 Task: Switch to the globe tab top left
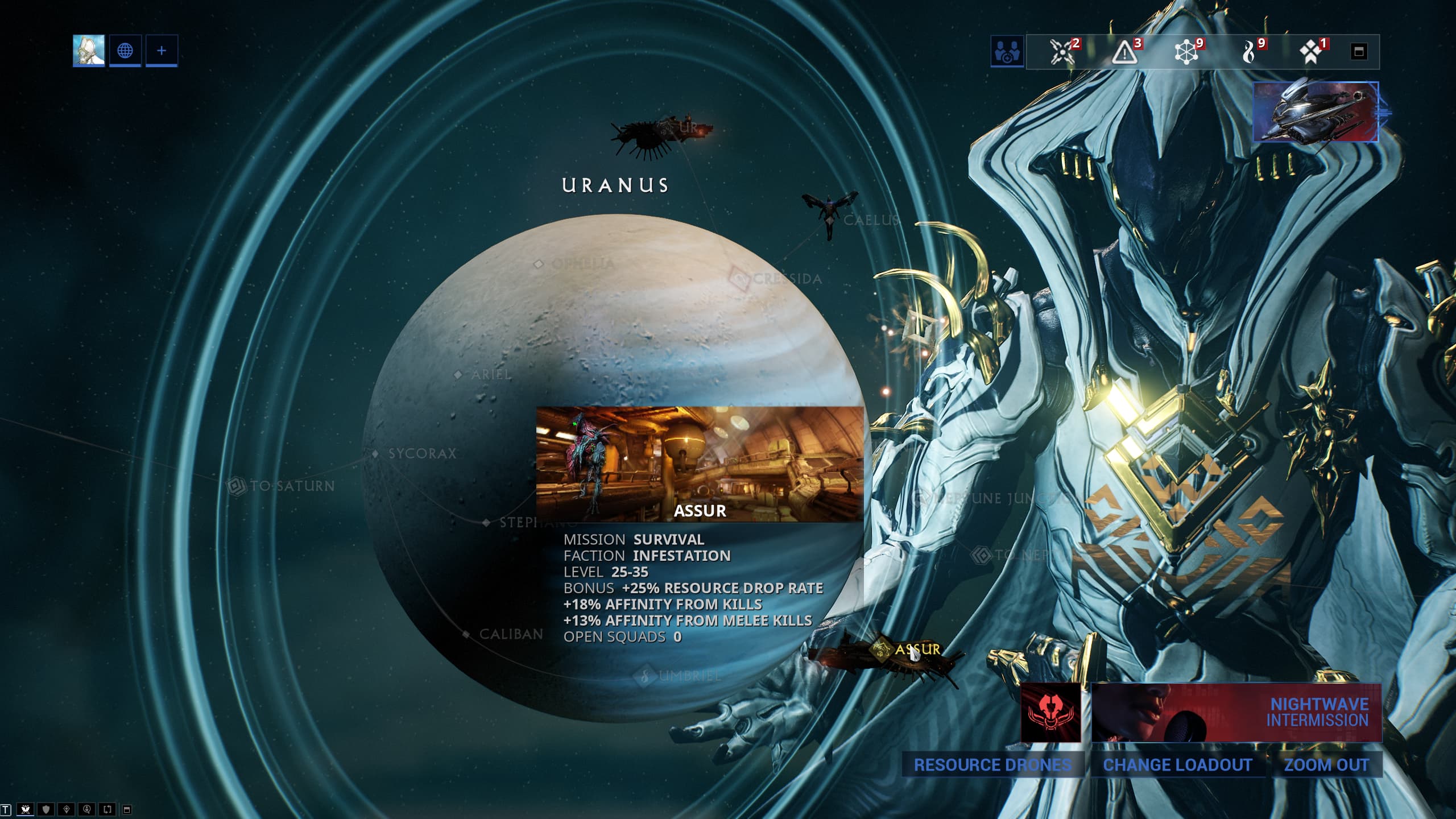click(x=125, y=51)
